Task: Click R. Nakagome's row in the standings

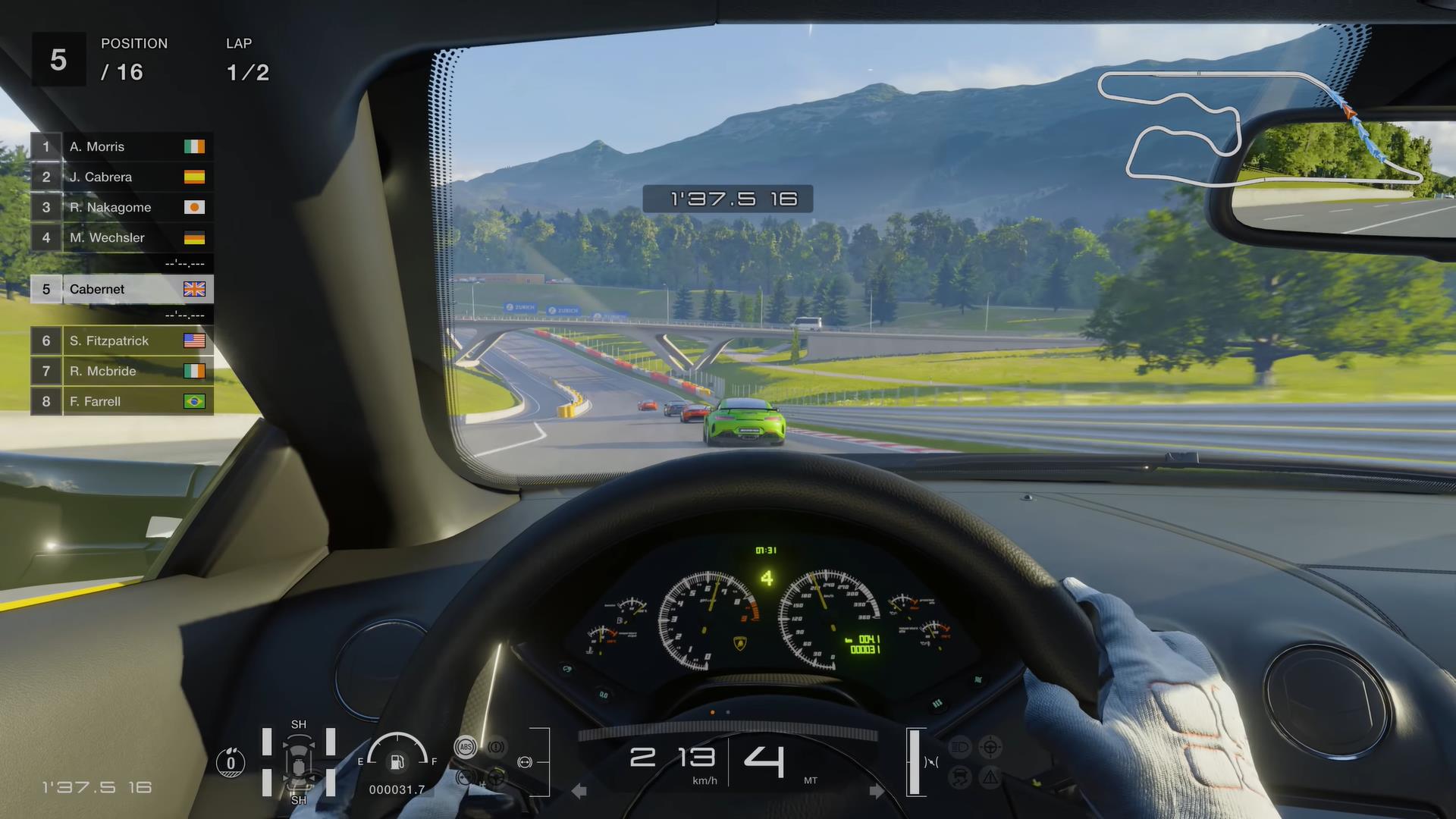Action: tap(121, 208)
